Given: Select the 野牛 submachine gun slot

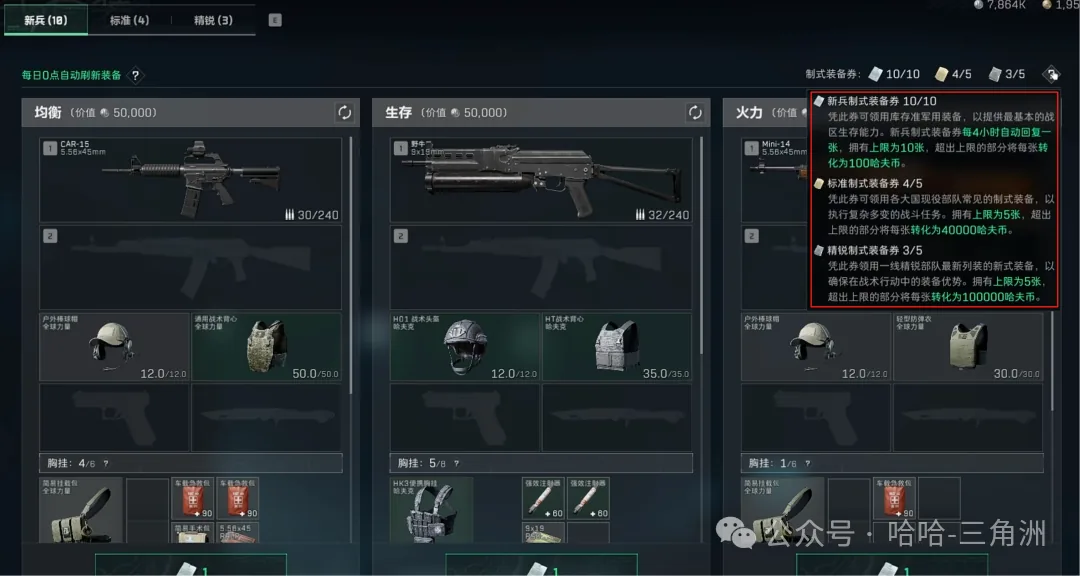Looking at the screenshot, I should (540, 179).
